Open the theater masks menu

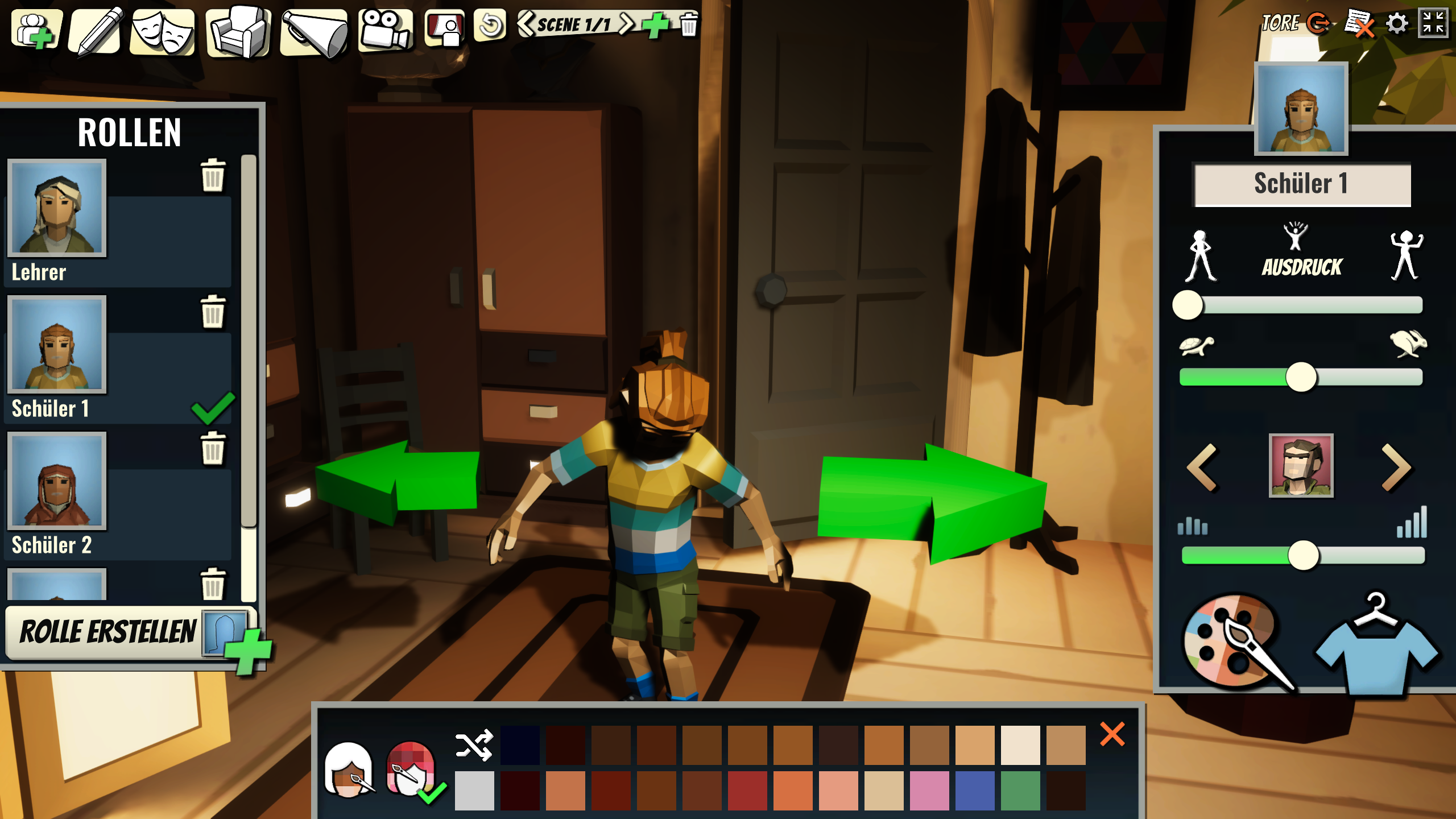click(163, 31)
